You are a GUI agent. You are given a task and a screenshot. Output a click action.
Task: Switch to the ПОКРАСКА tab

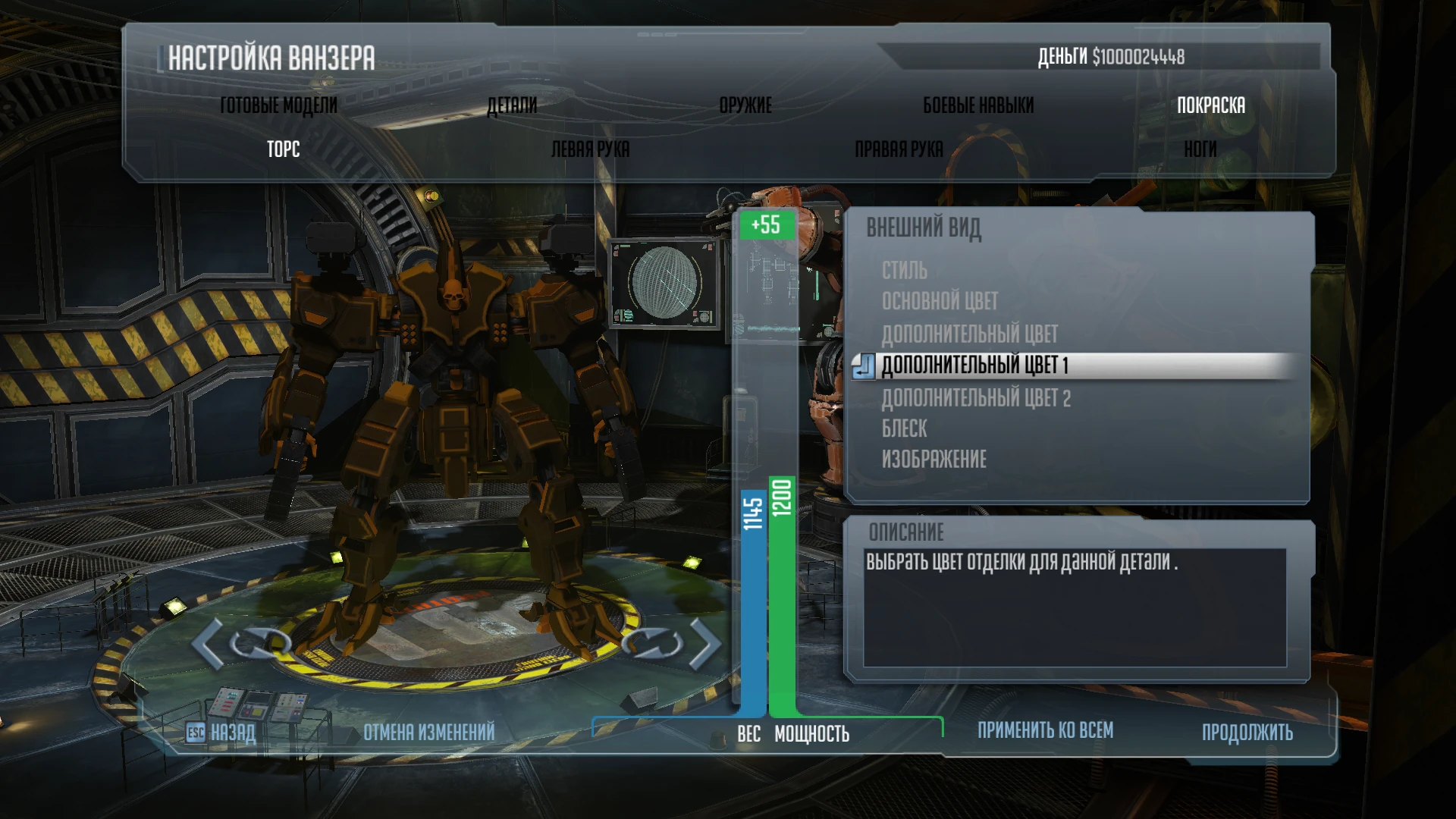pyautogui.click(x=1211, y=105)
